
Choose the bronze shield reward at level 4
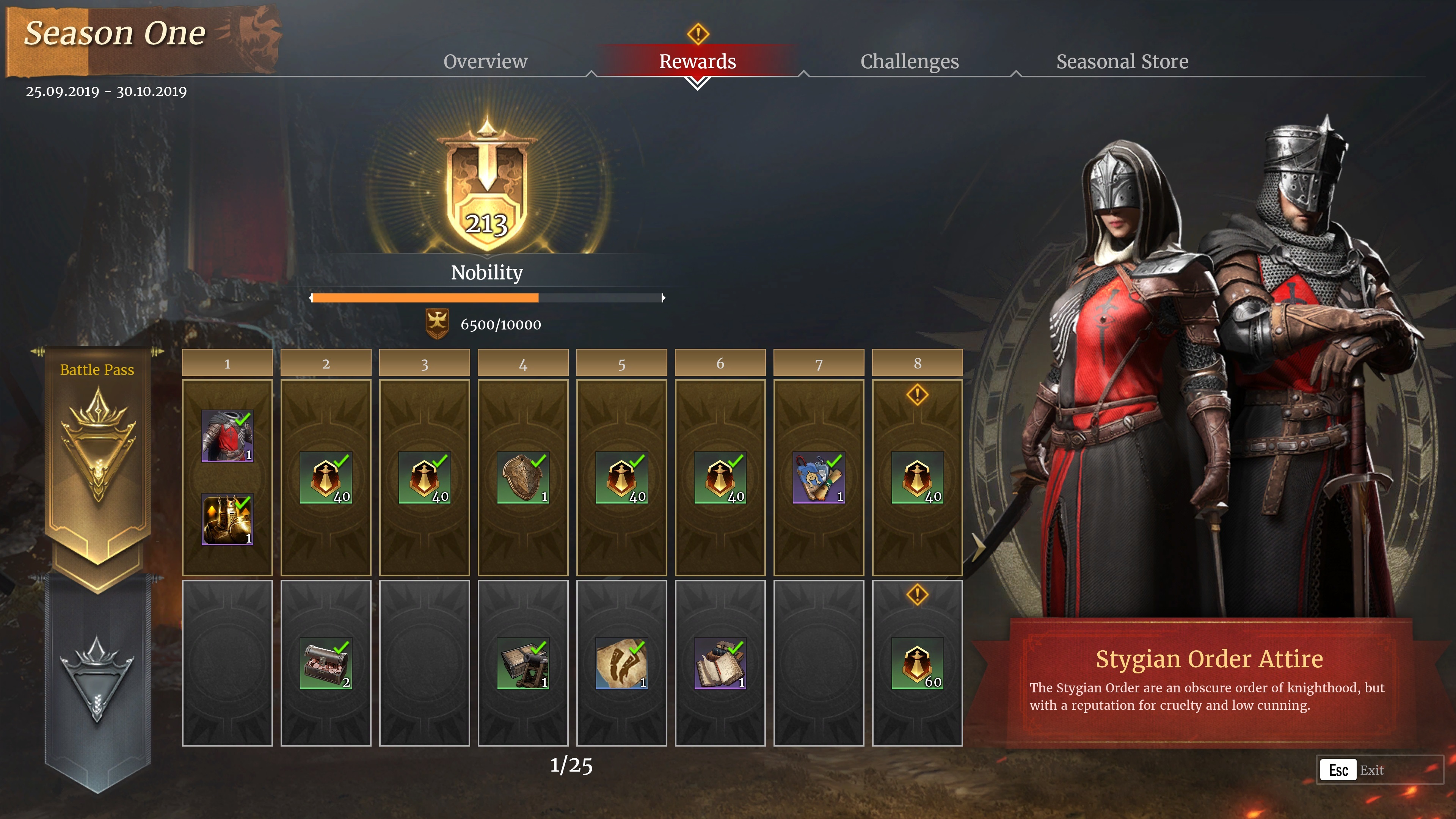pos(523,478)
